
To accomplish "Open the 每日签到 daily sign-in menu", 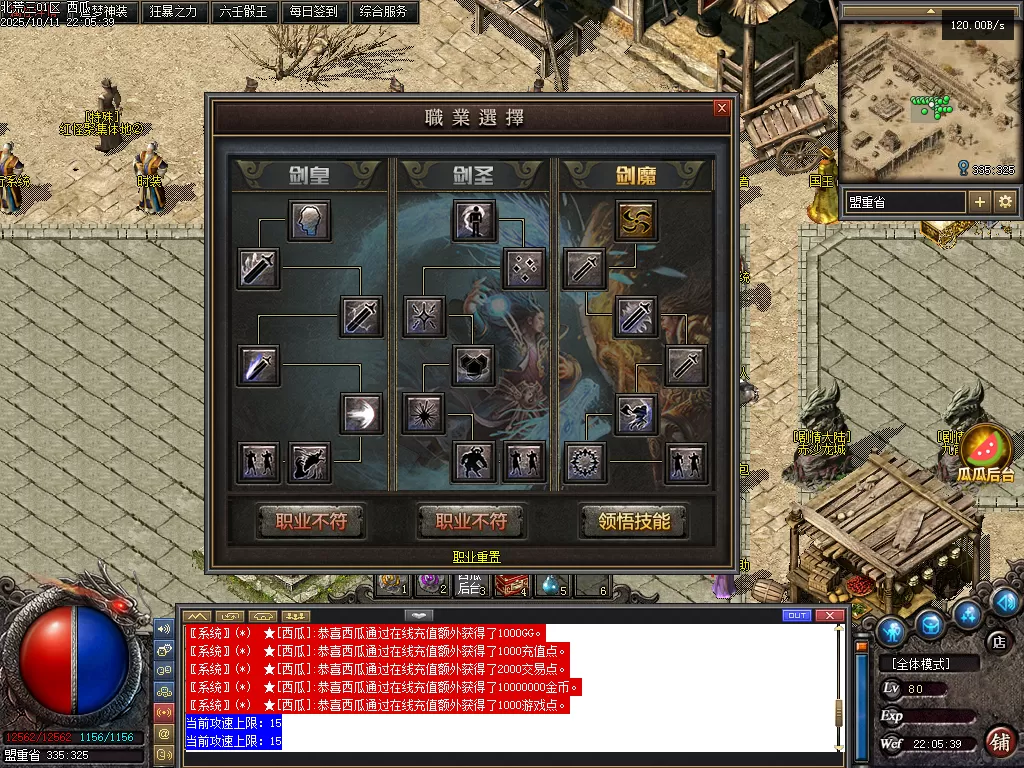I will coord(313,12).
